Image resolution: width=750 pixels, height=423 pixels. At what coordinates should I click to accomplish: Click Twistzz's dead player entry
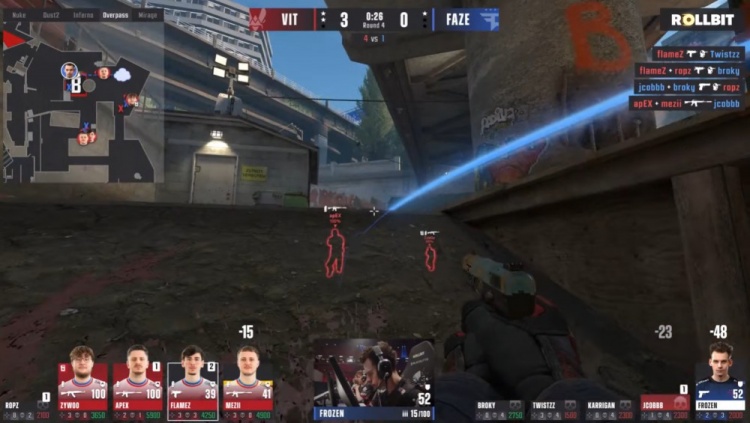tap(554, 408)
